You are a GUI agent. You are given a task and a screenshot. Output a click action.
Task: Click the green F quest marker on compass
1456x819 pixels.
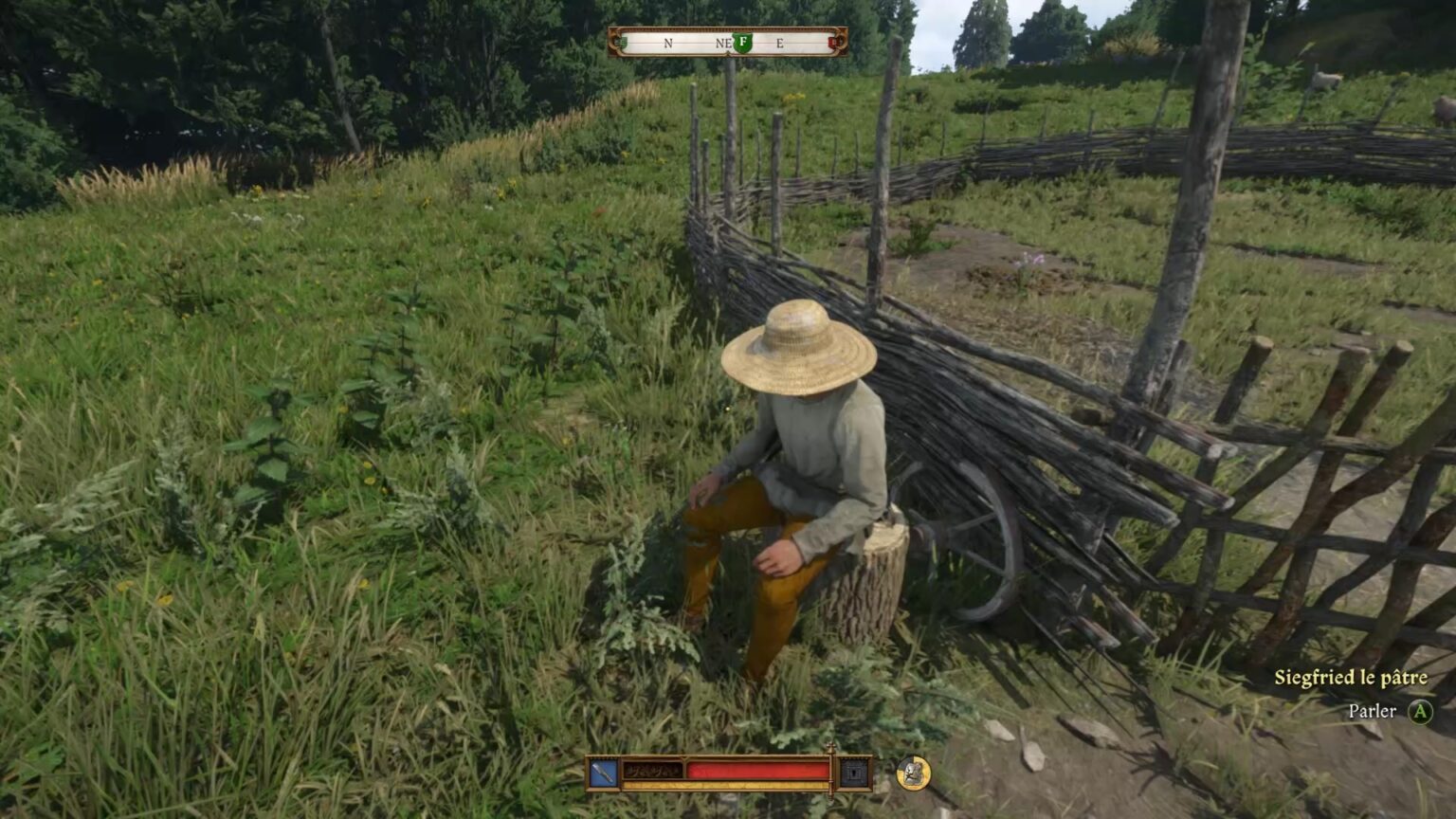(743, 42)
